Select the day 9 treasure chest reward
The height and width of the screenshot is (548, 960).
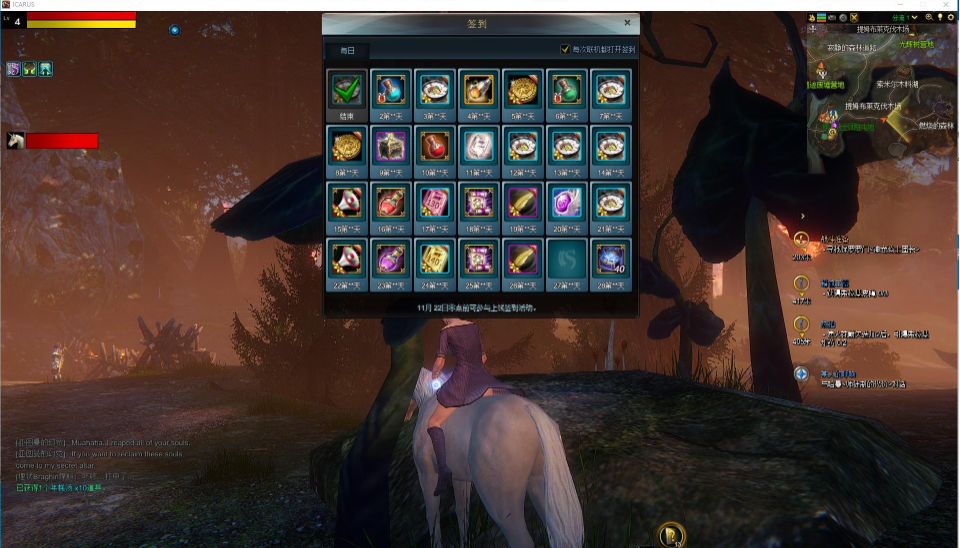(391, 146)
